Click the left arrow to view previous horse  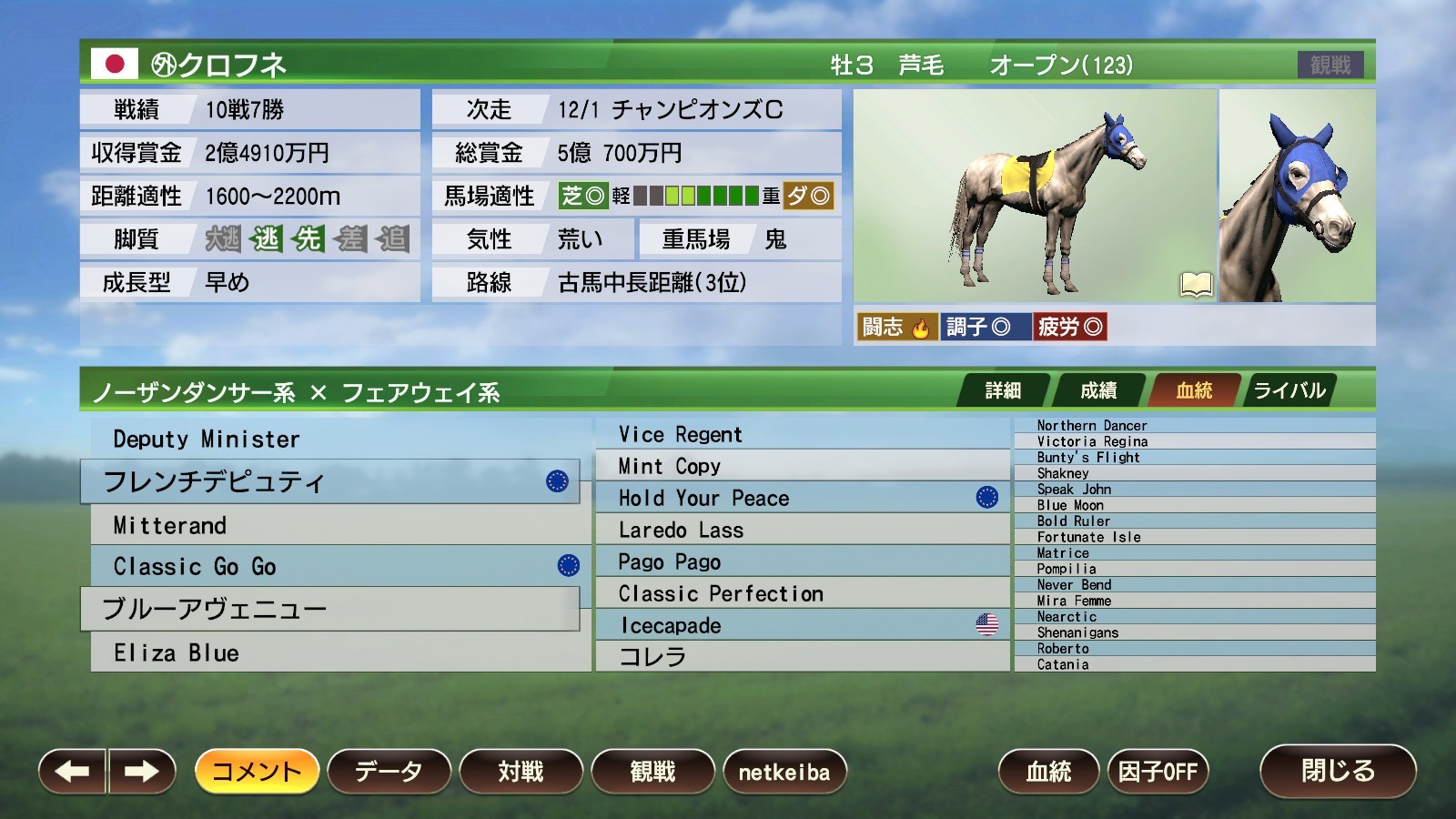pyautogui.click(x=68, y=770)
